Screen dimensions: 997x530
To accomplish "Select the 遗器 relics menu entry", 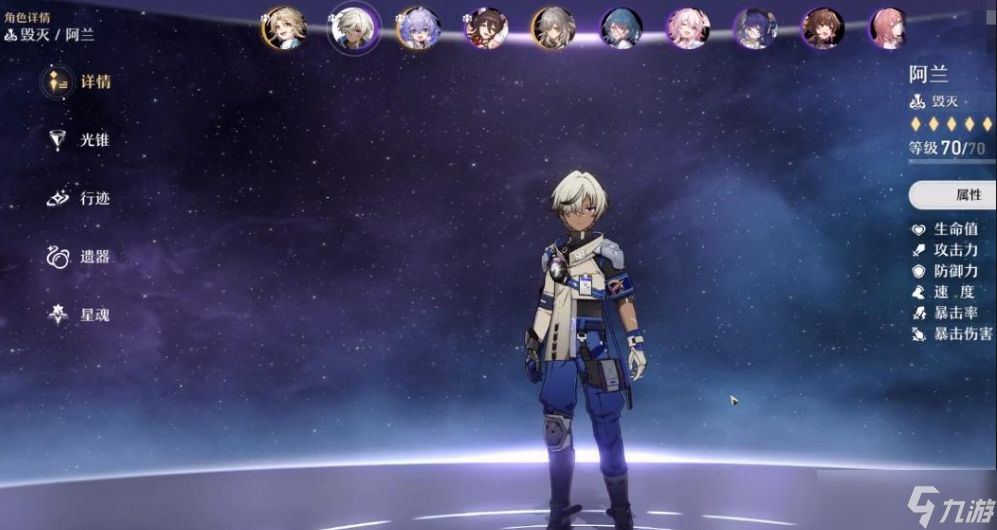I will click(x=80, y=256).
